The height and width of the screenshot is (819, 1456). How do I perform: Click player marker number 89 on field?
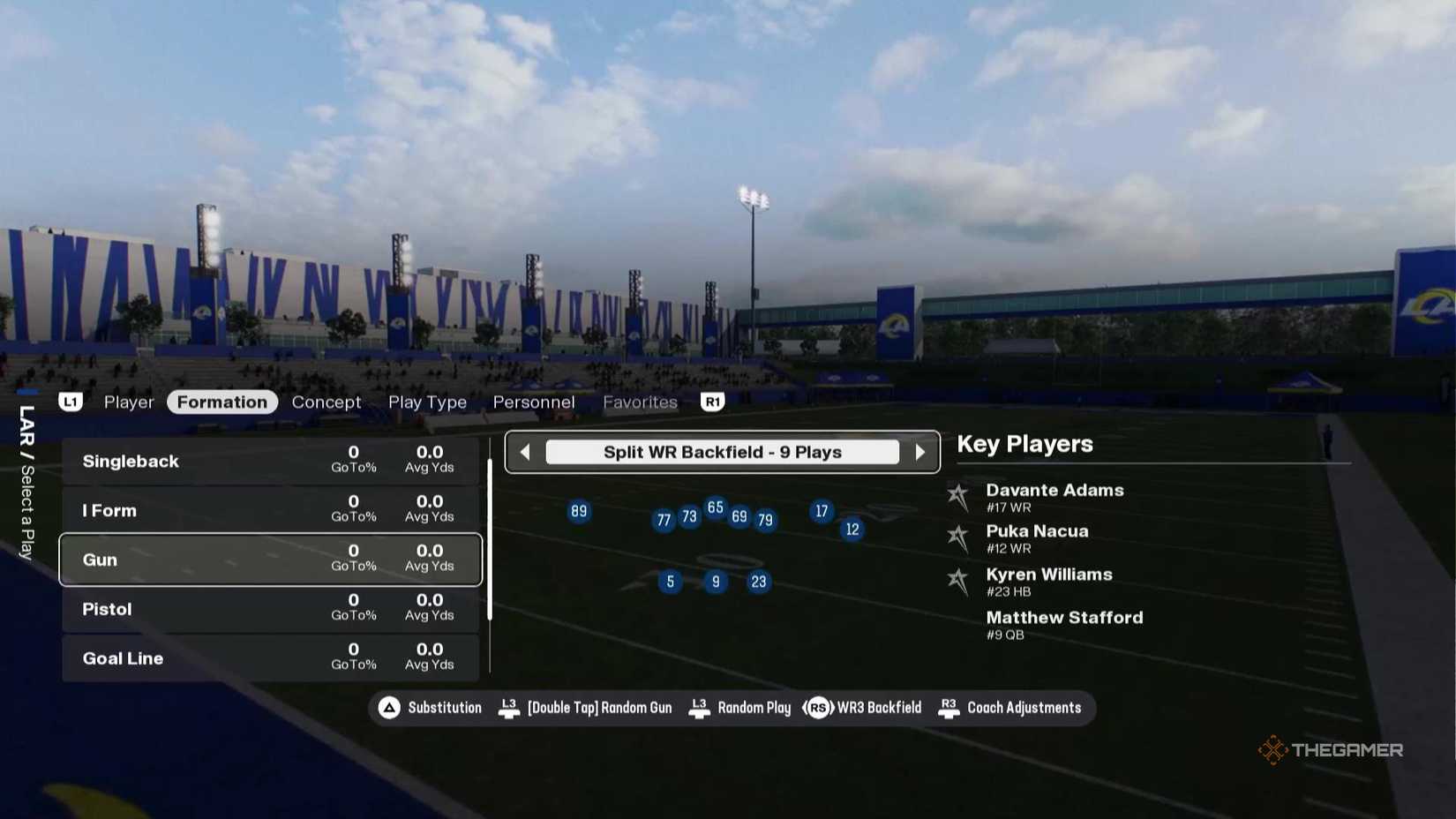(x=579, y=511)
